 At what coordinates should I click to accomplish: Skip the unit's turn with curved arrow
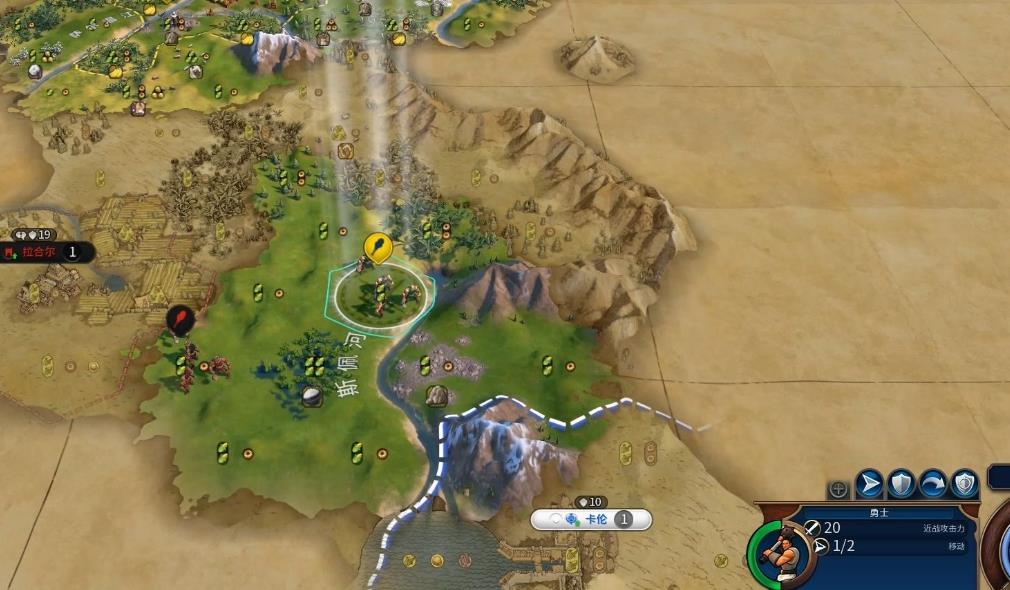click(933, 484)
